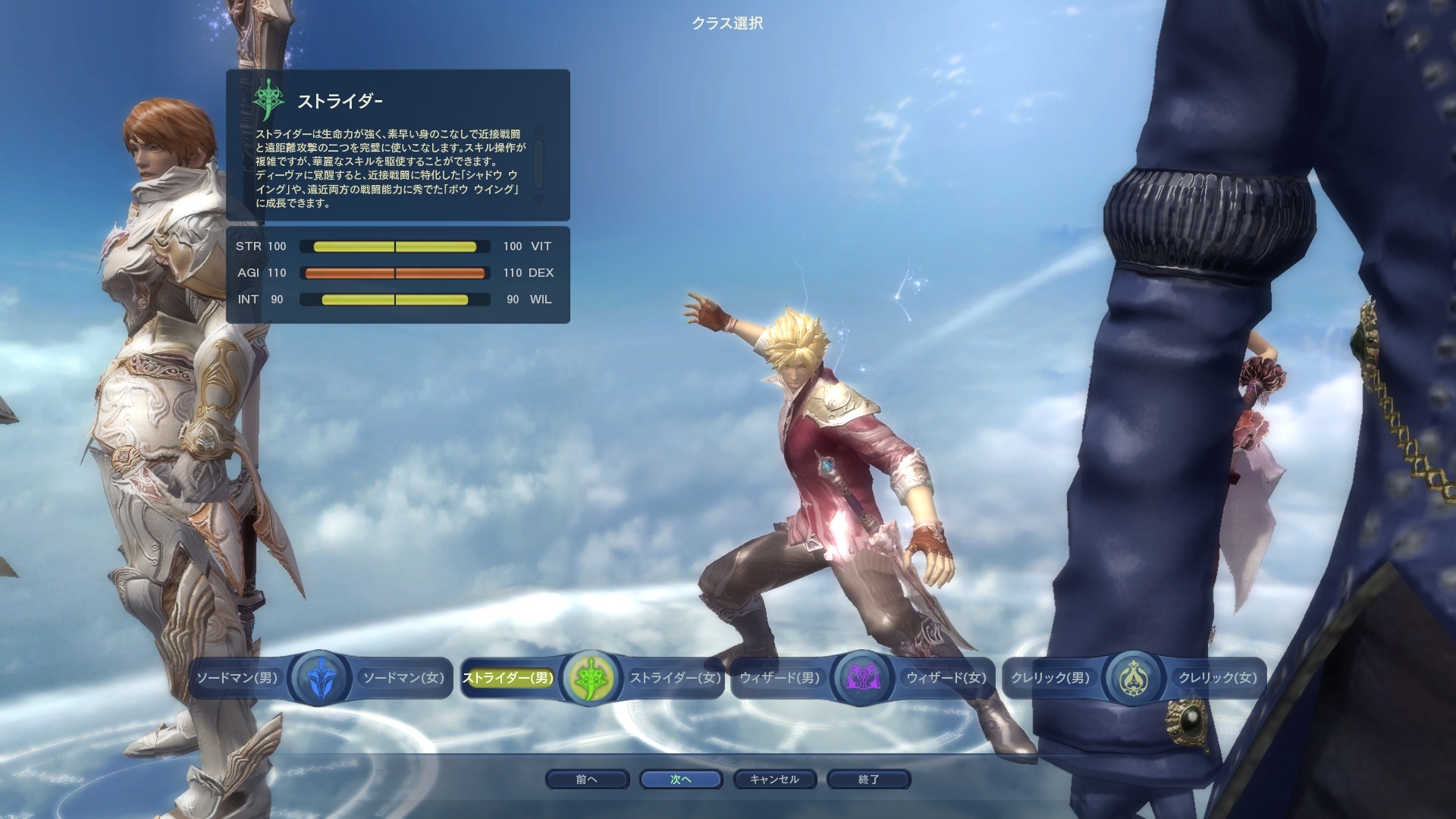
Task: Click the キャンセル button
Action: coord(774,780)
